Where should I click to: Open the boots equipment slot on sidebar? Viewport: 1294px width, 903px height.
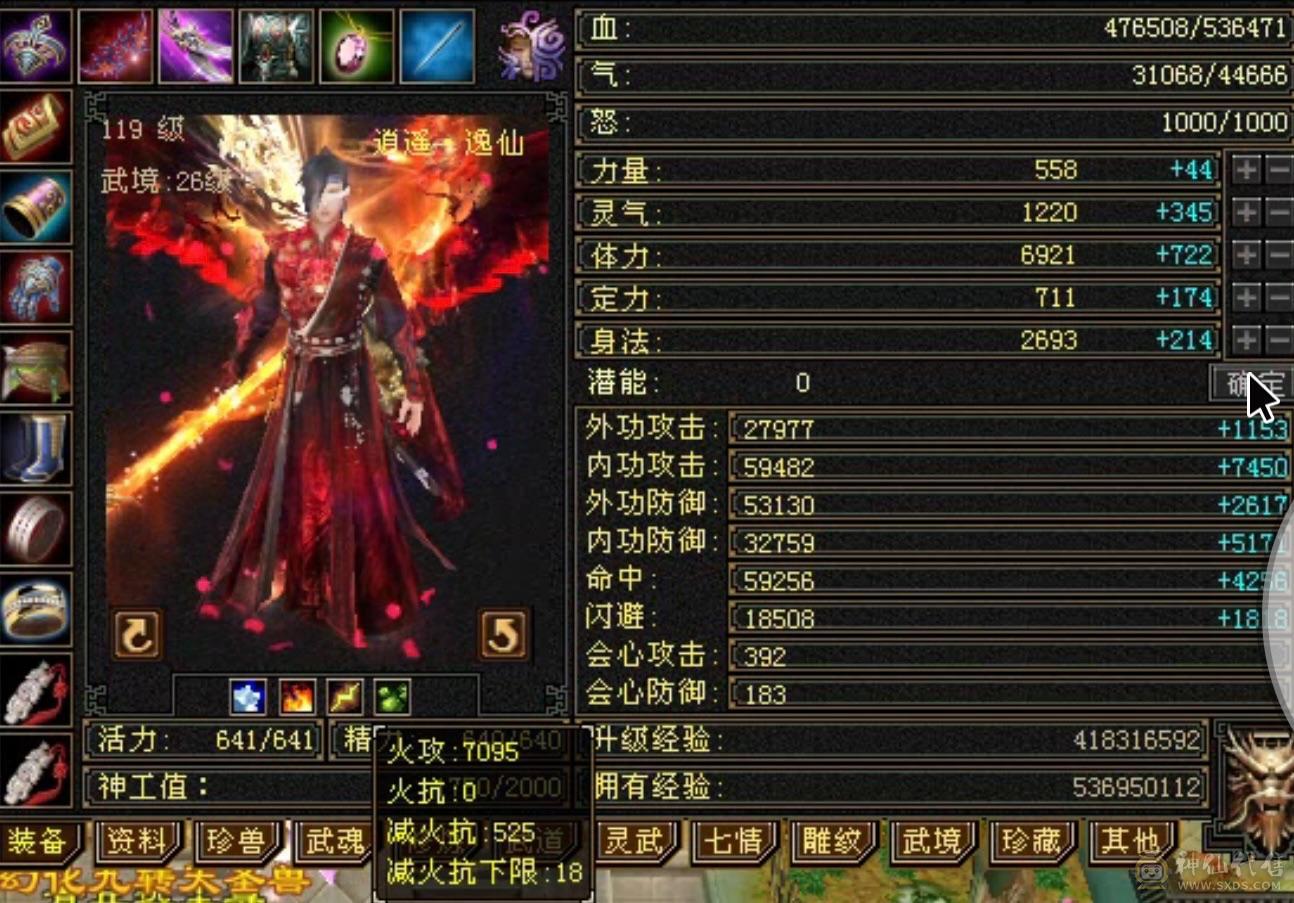pos(38,448)
